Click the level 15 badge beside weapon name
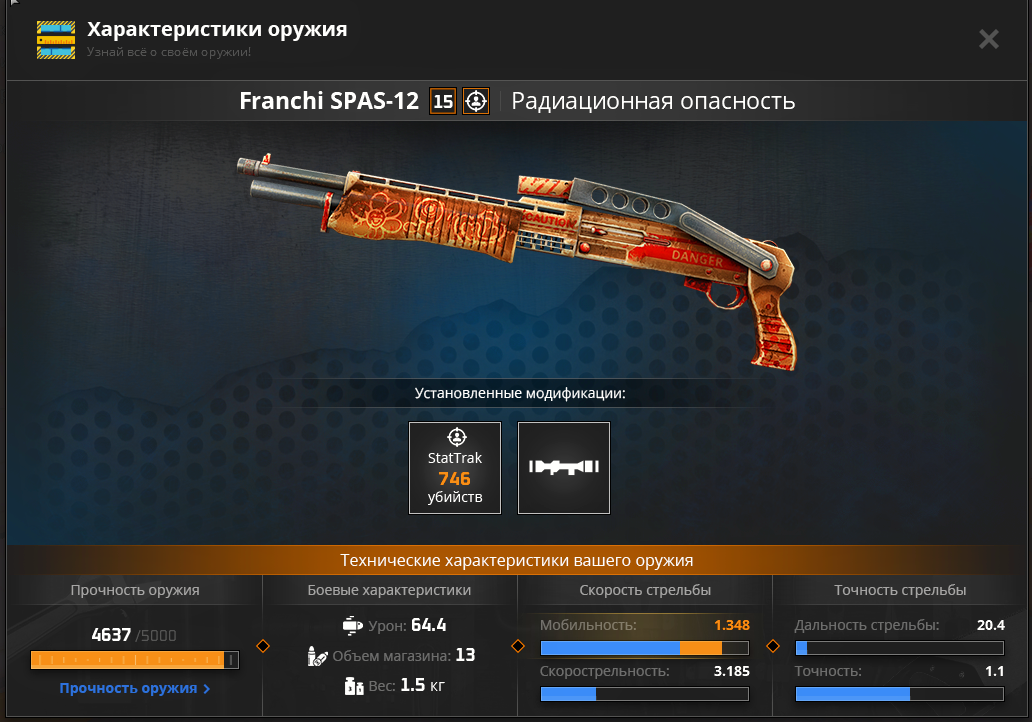Screen dimensions: 1032x722 click(443, 101)
